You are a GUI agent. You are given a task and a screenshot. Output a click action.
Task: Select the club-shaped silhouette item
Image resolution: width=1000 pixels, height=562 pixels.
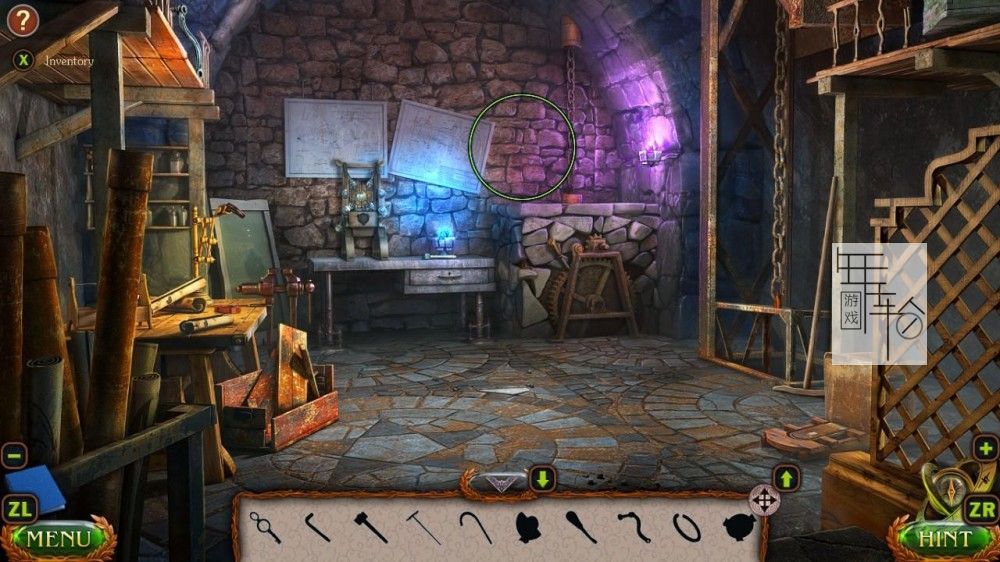581,526
